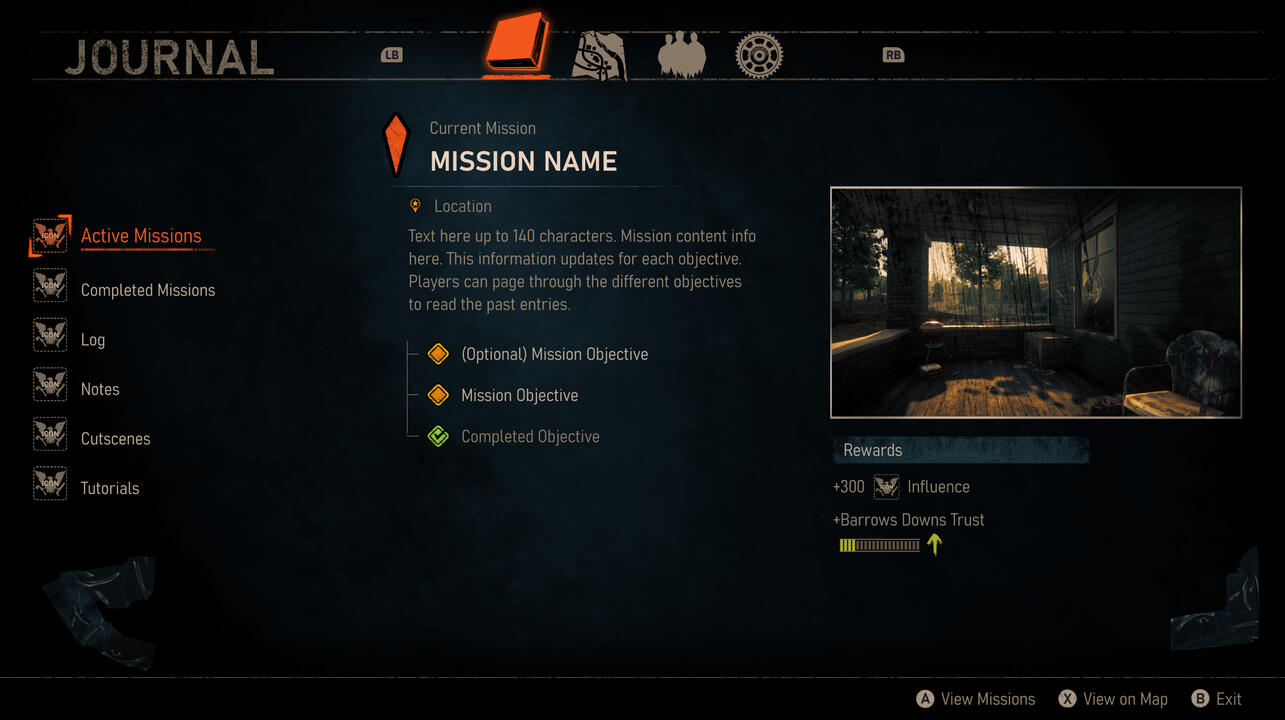
Task: Open the gear settings tab
Action: (759, 54)
